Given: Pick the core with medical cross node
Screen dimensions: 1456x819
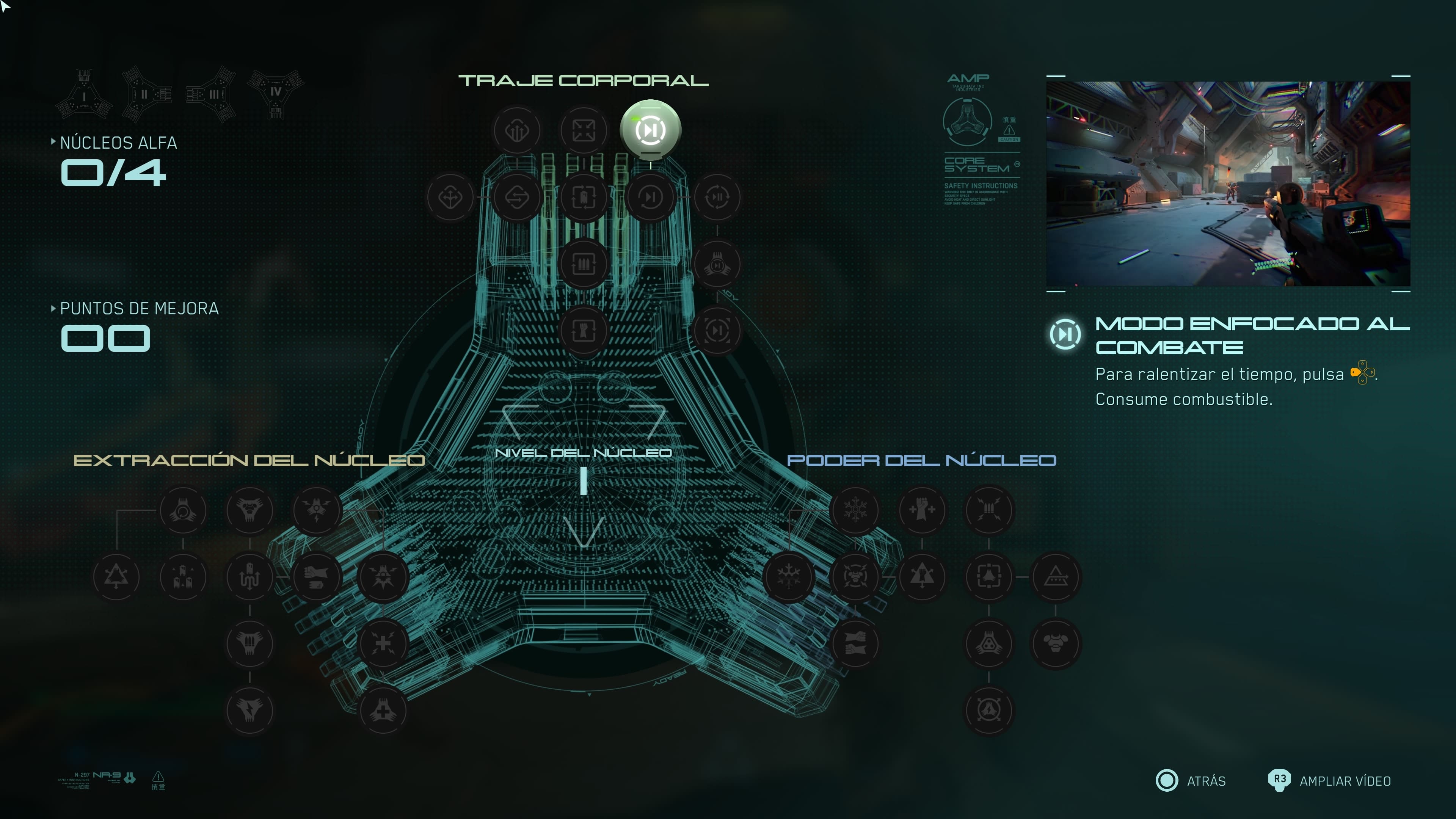Looking at the screenshot, I should [383, 711].
